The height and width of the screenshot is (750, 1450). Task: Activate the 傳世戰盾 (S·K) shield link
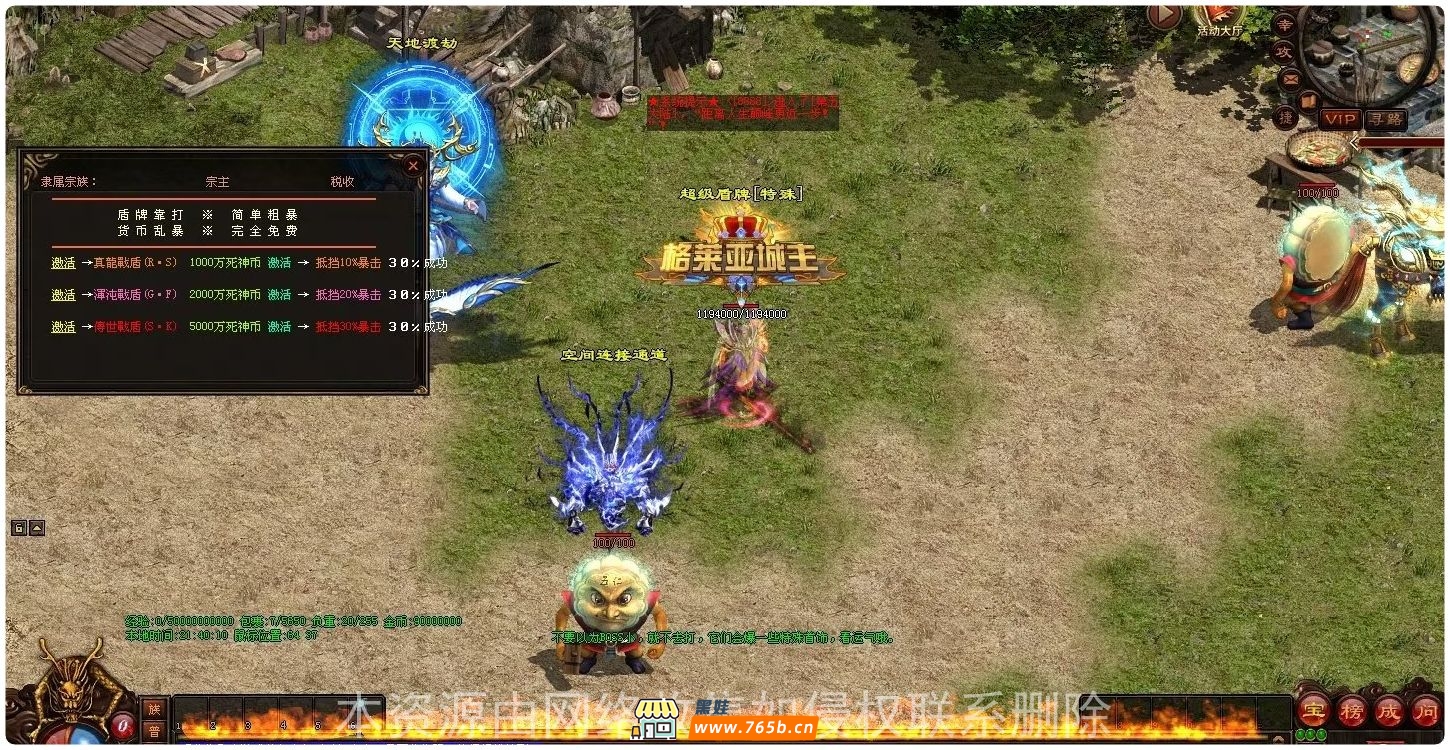click(x=64, y=327)
